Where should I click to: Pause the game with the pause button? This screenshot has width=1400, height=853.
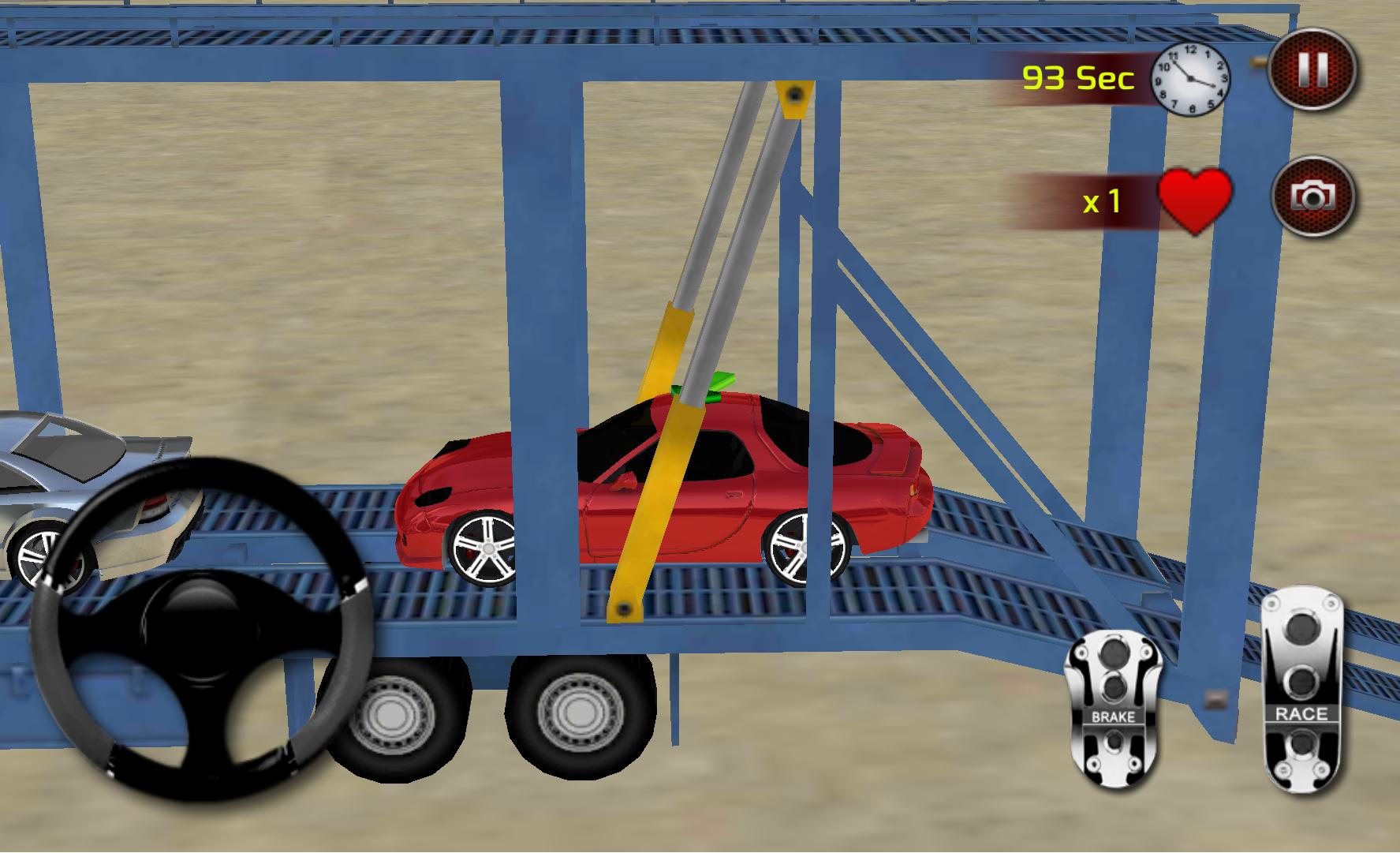(1312, 70)
